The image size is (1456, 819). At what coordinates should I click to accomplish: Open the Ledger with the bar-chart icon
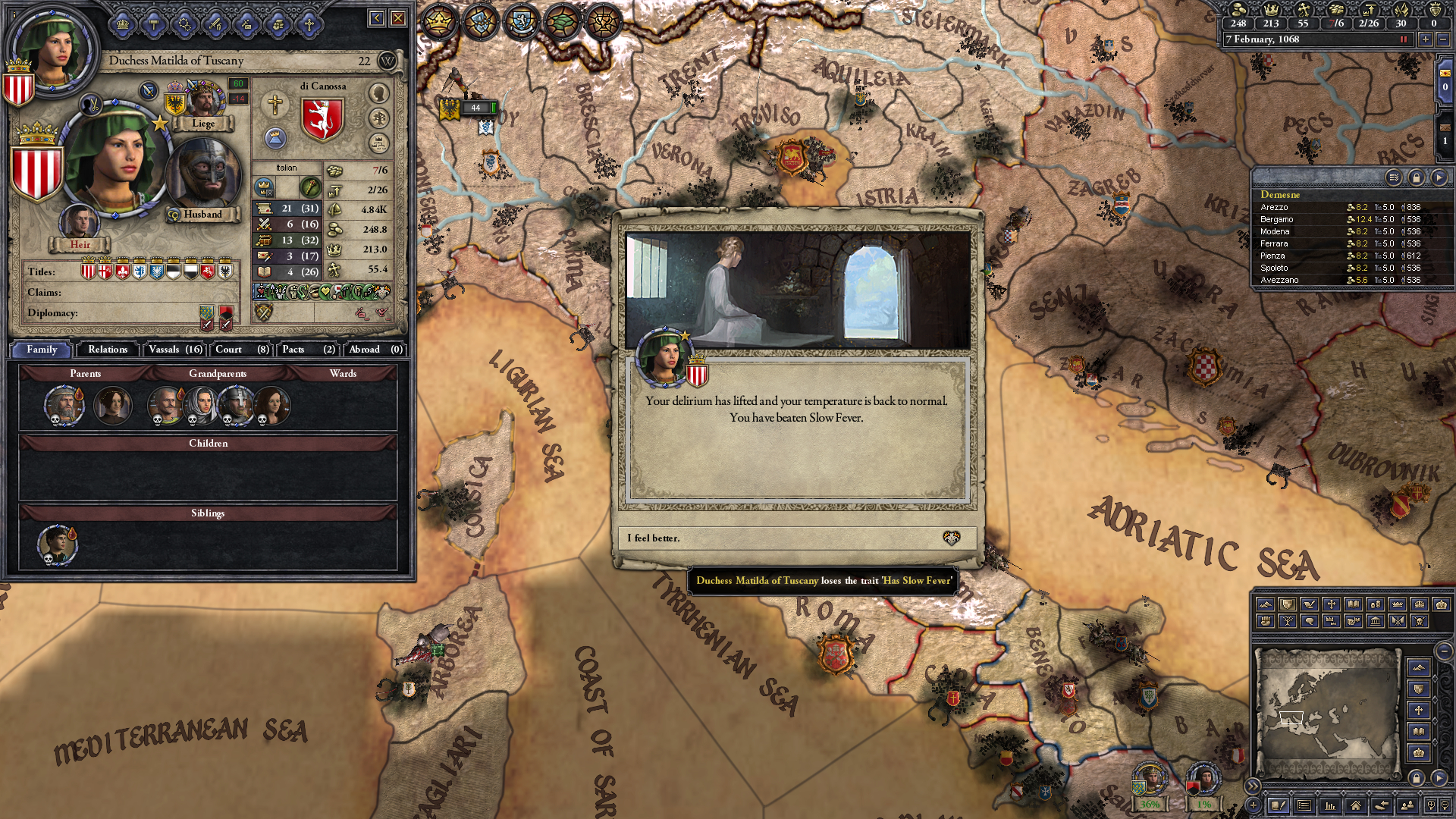[1330, 805]
